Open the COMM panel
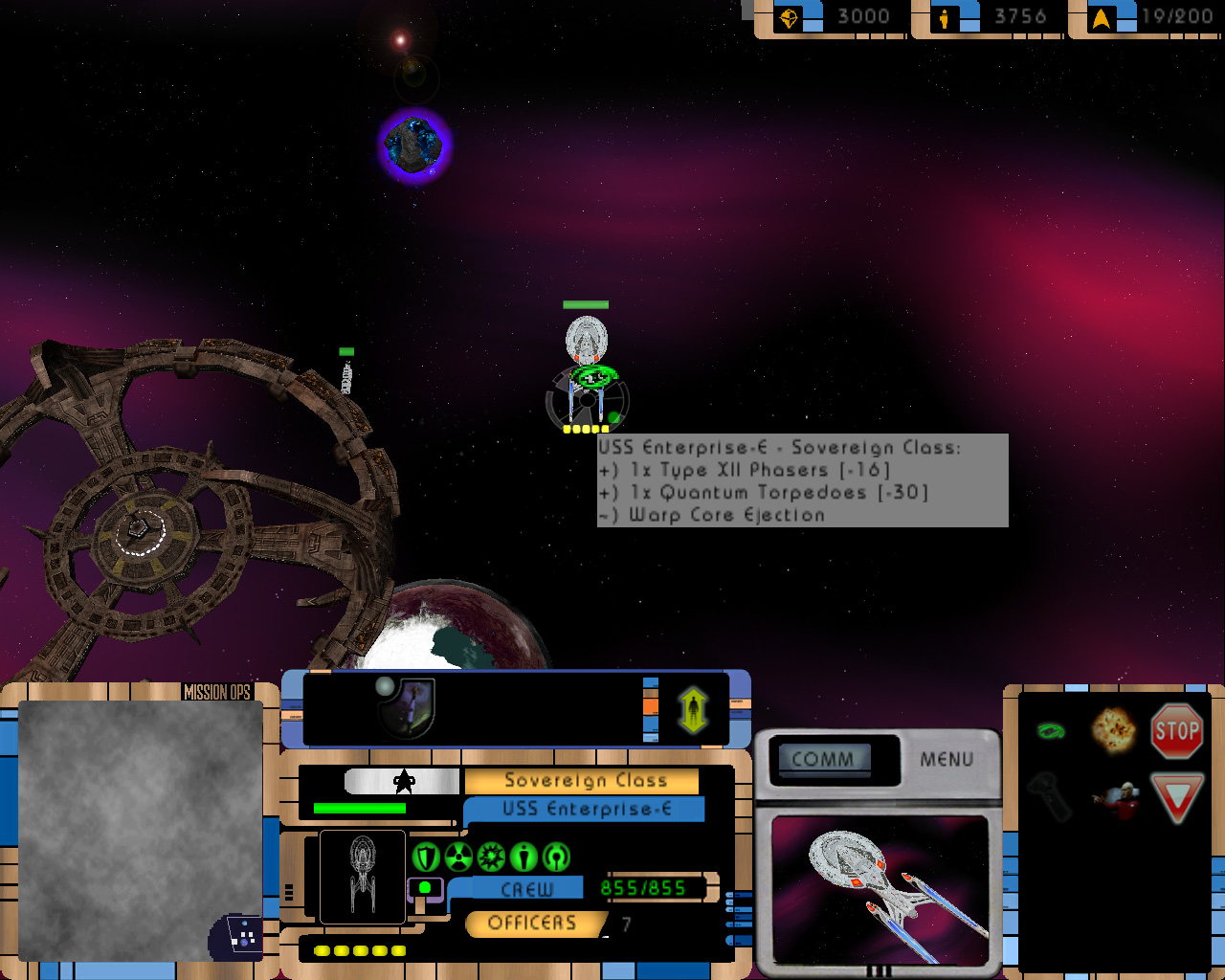 [823, 759]
